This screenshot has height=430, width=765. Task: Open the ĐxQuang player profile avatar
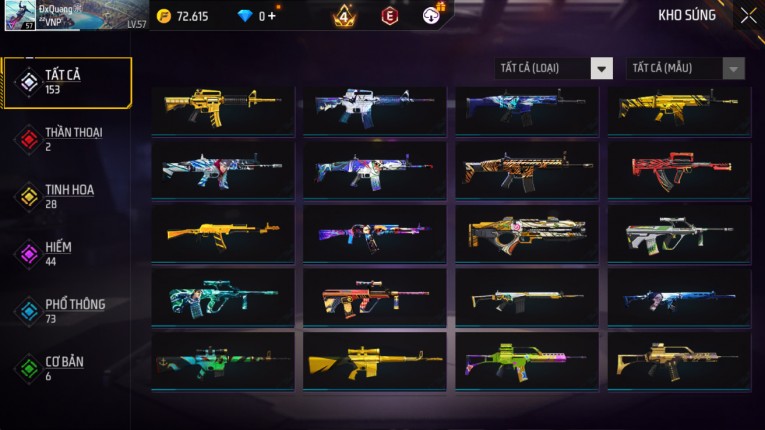(20, 16)
